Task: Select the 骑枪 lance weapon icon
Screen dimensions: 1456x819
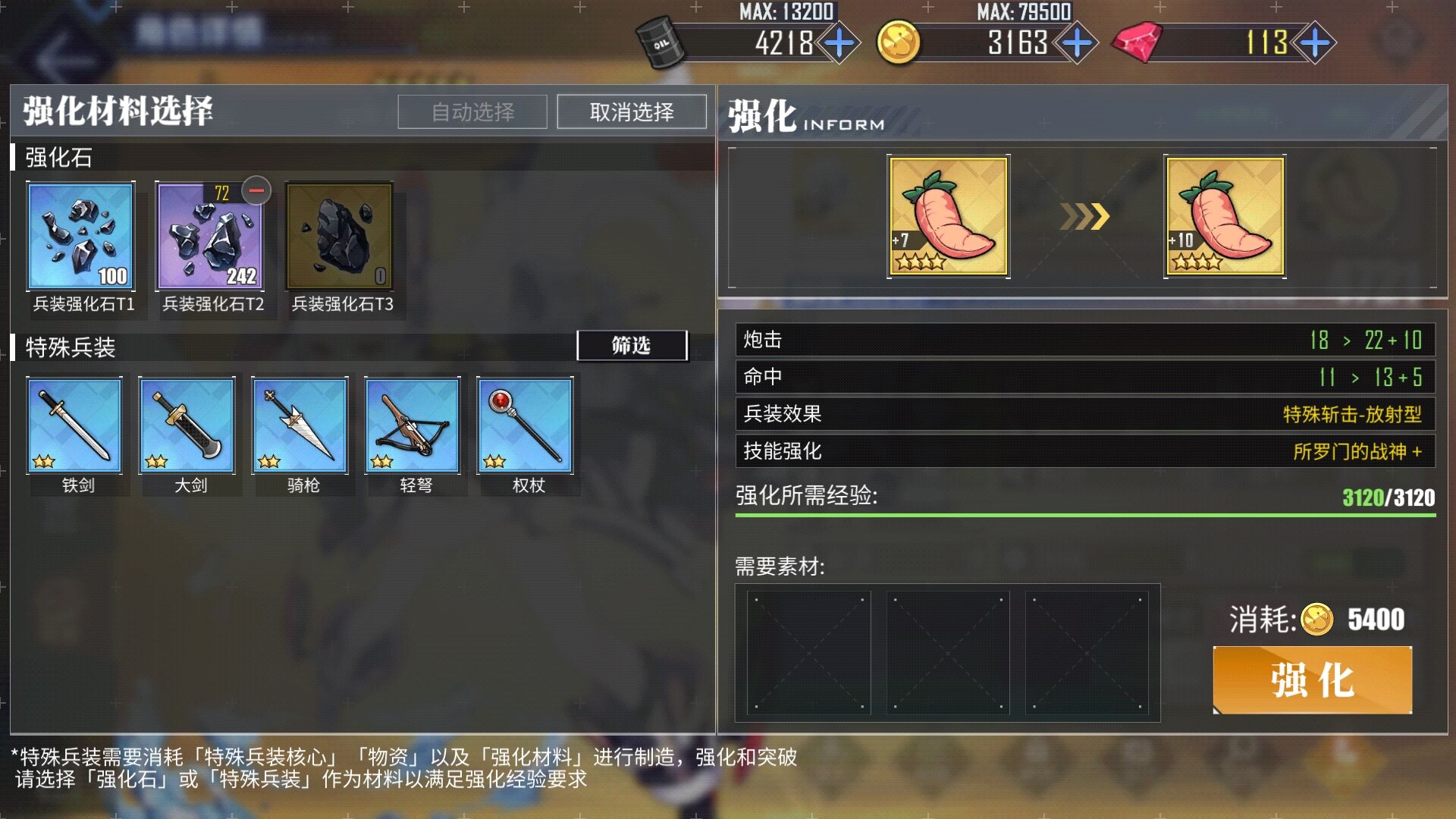Action: [x=300, y=425]
